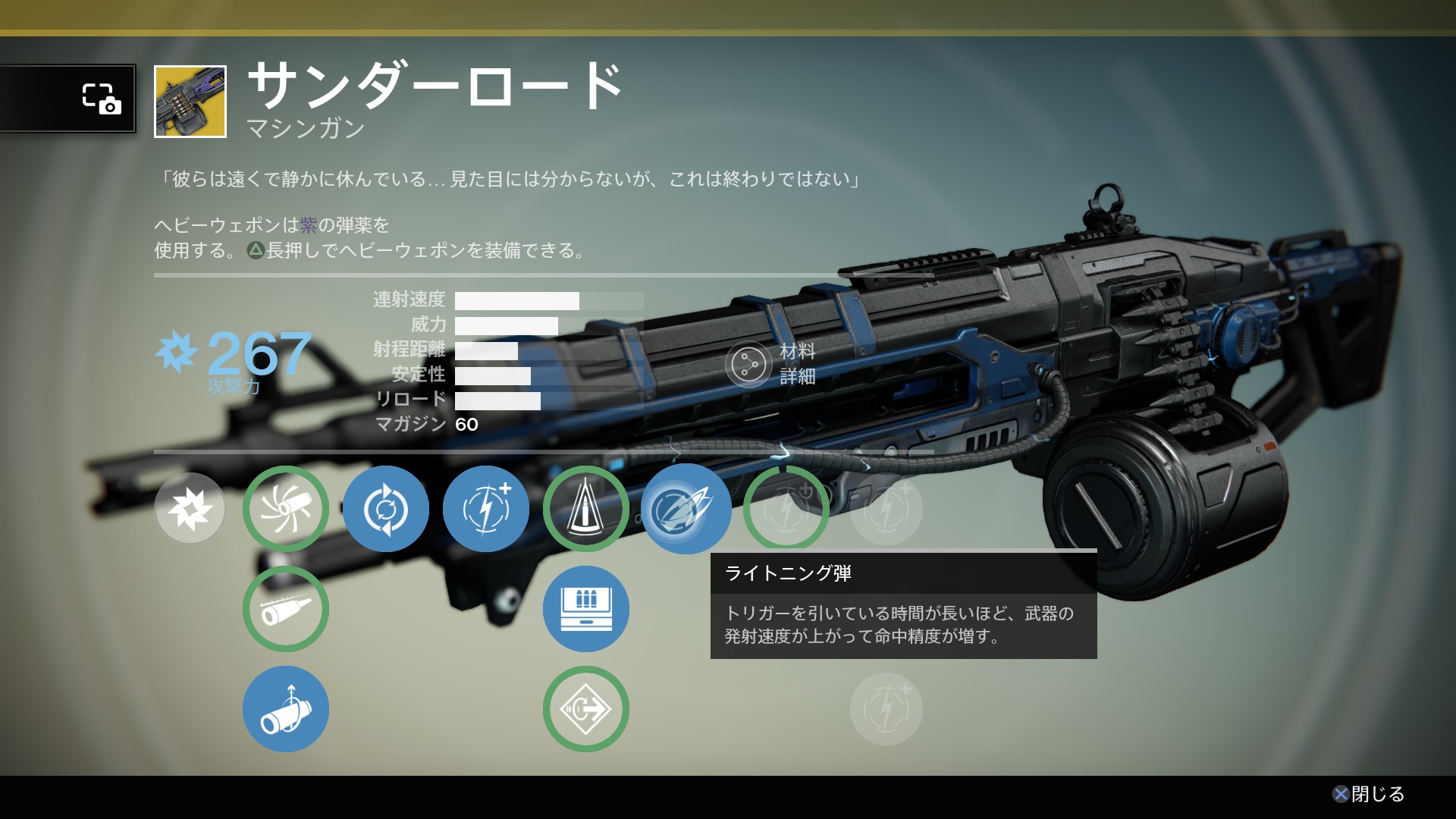Select the solid blue lightning bolt upgrade node

[x=486, y=509]
